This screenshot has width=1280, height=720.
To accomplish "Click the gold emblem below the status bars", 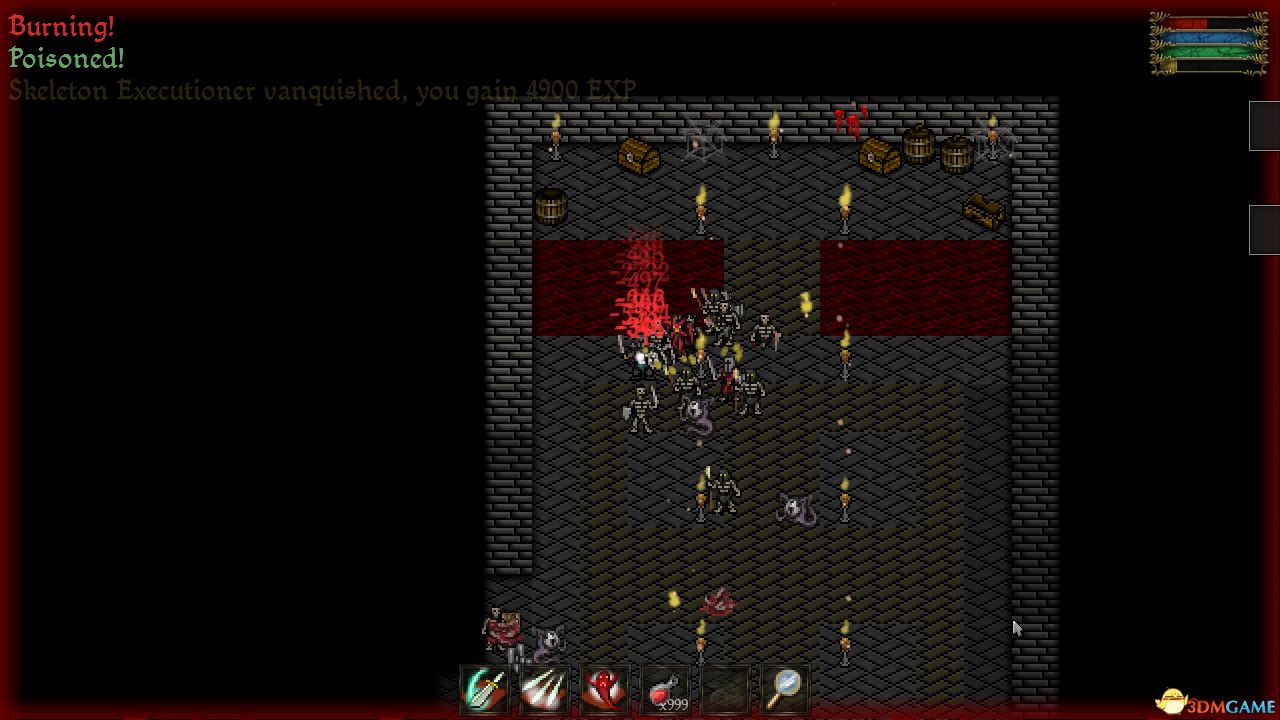I will pyautogui.click(x=1168, y=65).
